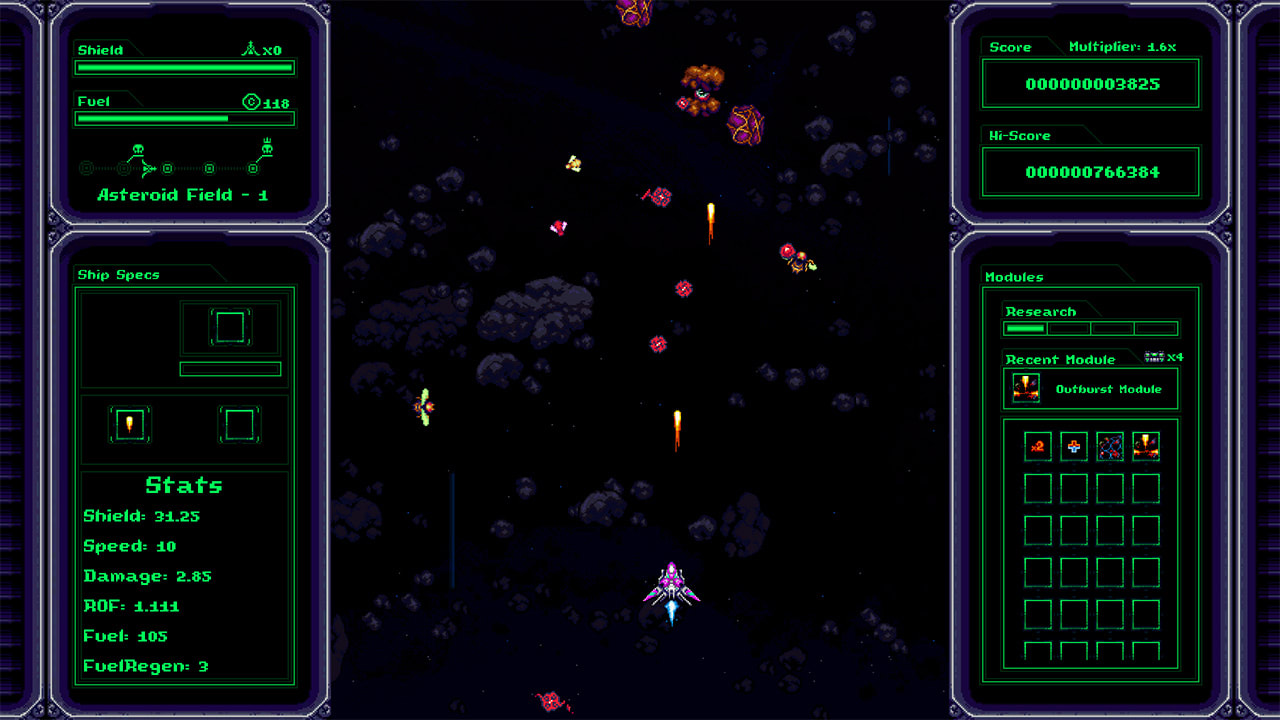Click the flame weapon icon in Ship Specs

(131, 423)
